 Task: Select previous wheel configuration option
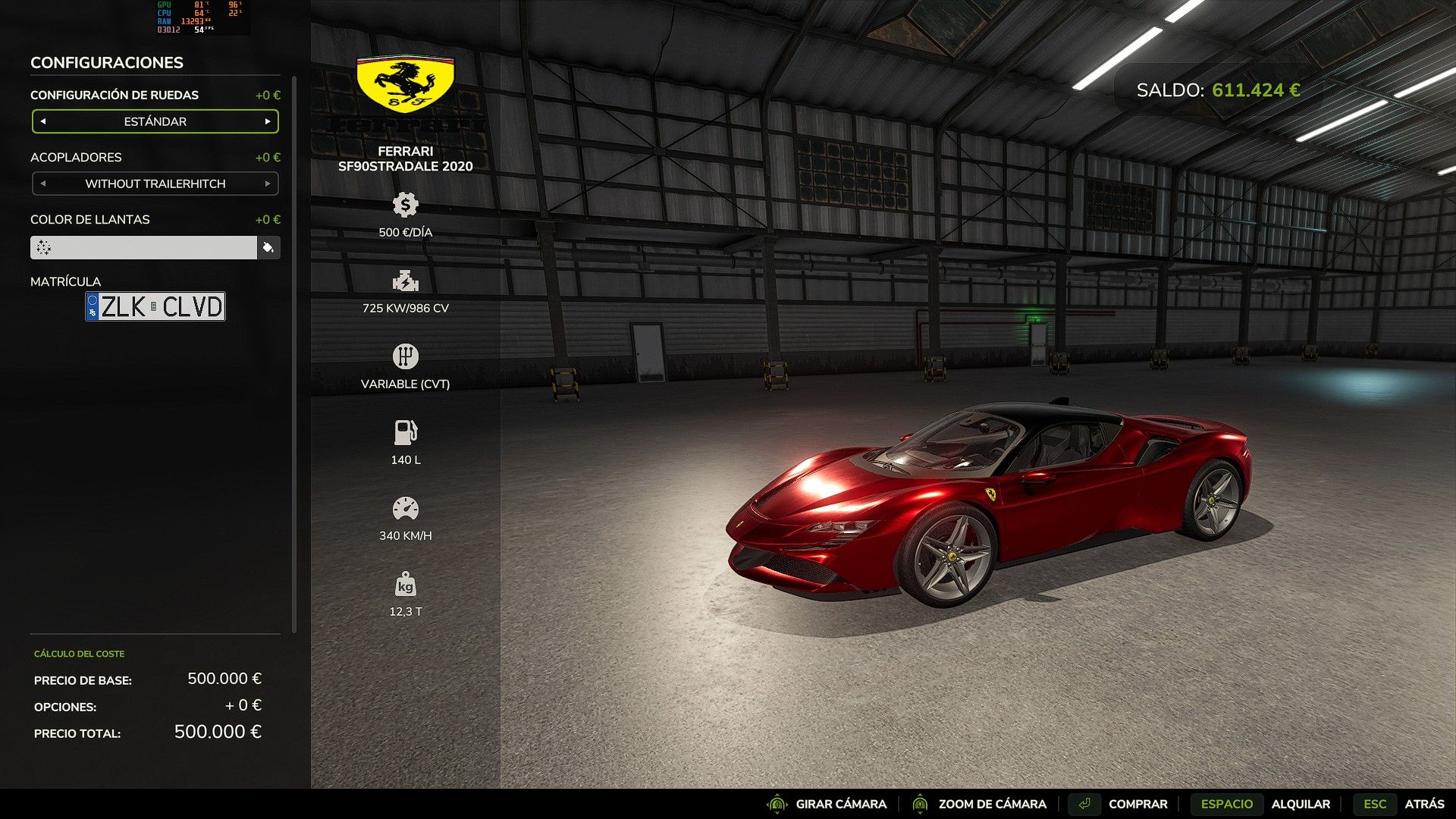click(43, 121)
